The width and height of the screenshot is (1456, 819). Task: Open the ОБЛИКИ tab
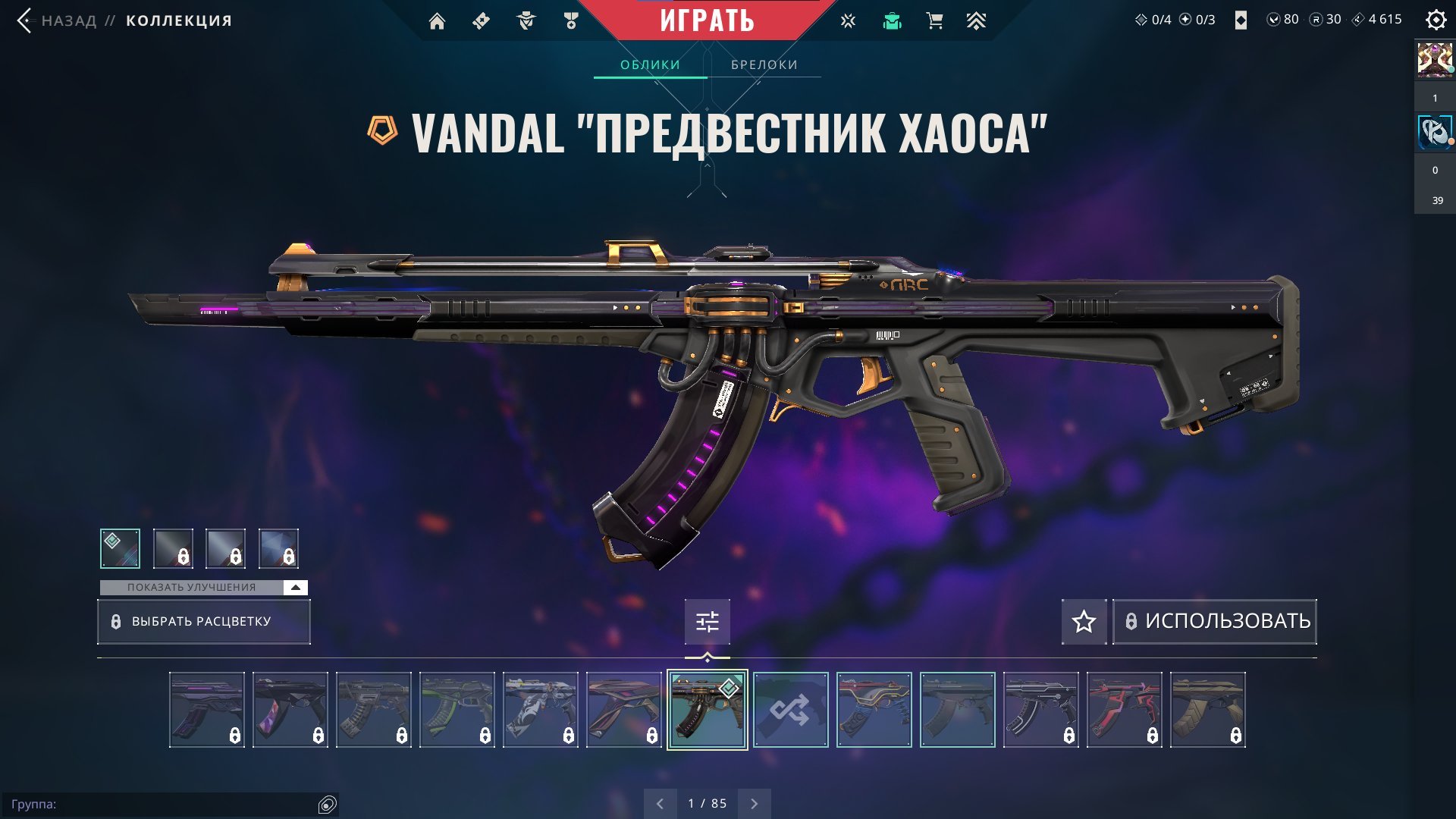pos(649,64)
